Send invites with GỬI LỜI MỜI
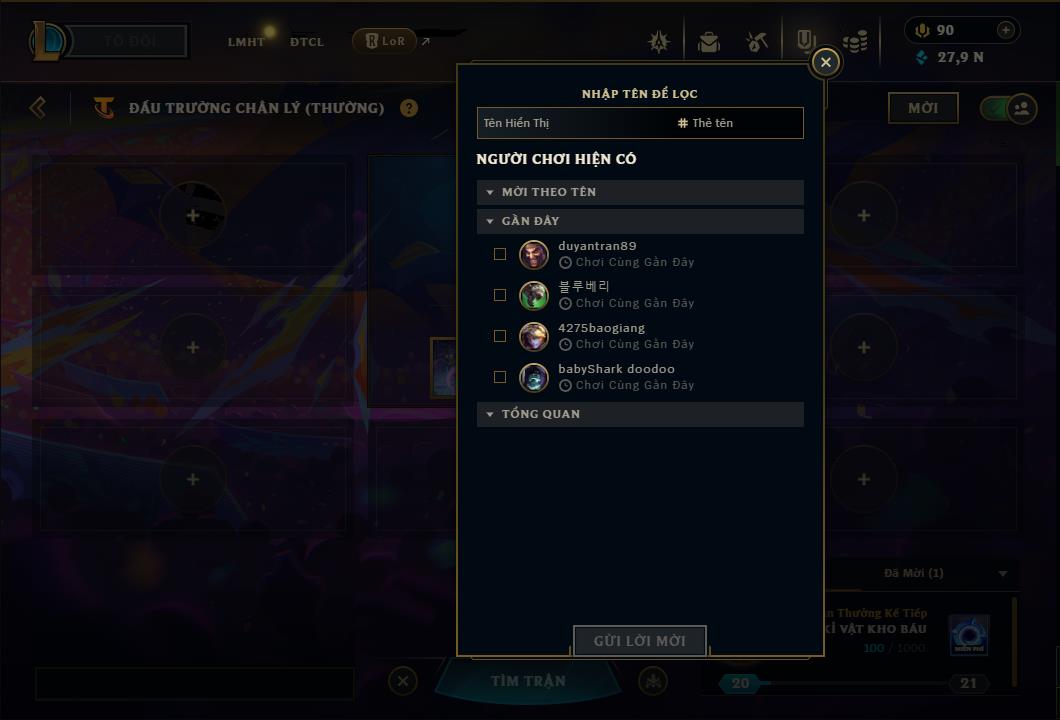The height and width of the screenshot is (720, 1060). tap(640, 641)
